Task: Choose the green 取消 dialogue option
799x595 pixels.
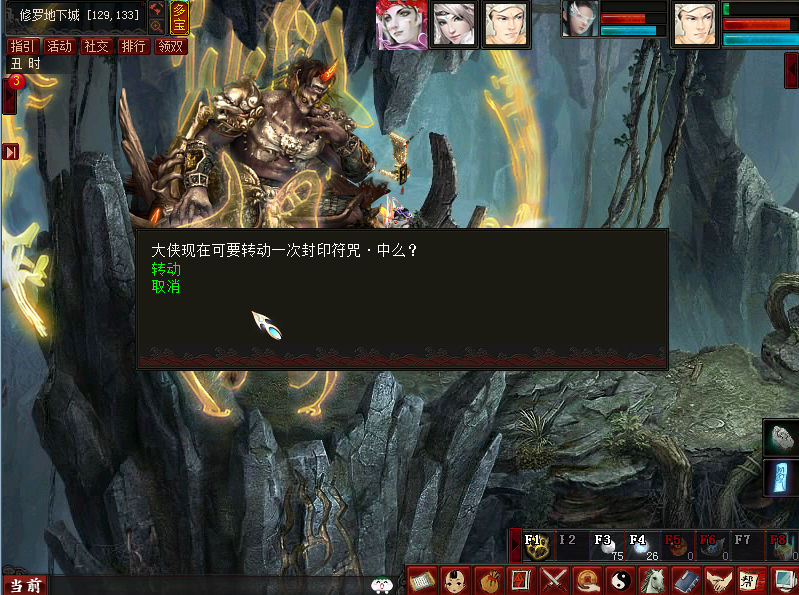Action: [166, 287]
